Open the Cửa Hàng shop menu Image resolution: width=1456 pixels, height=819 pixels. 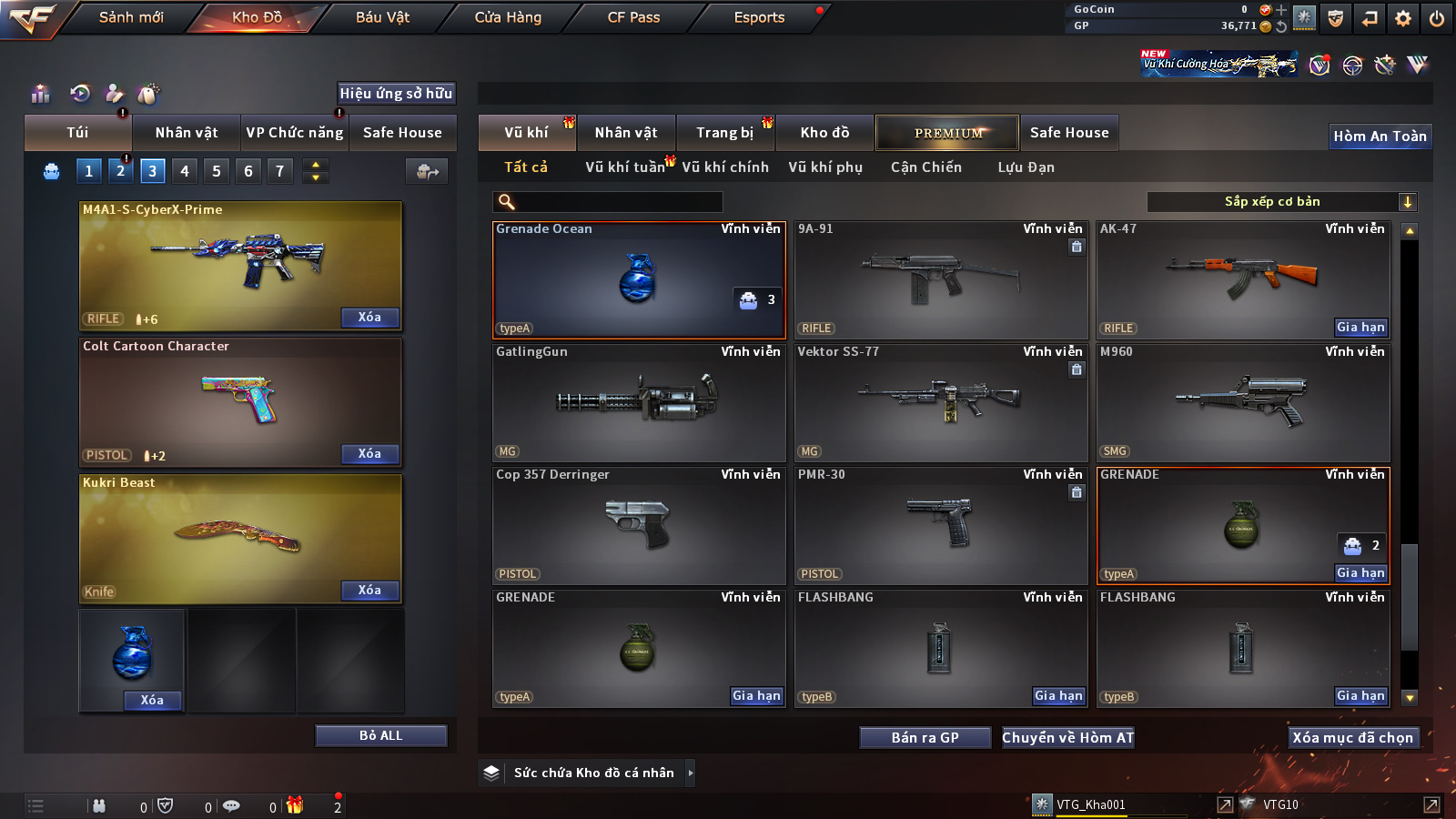point(508,17)
